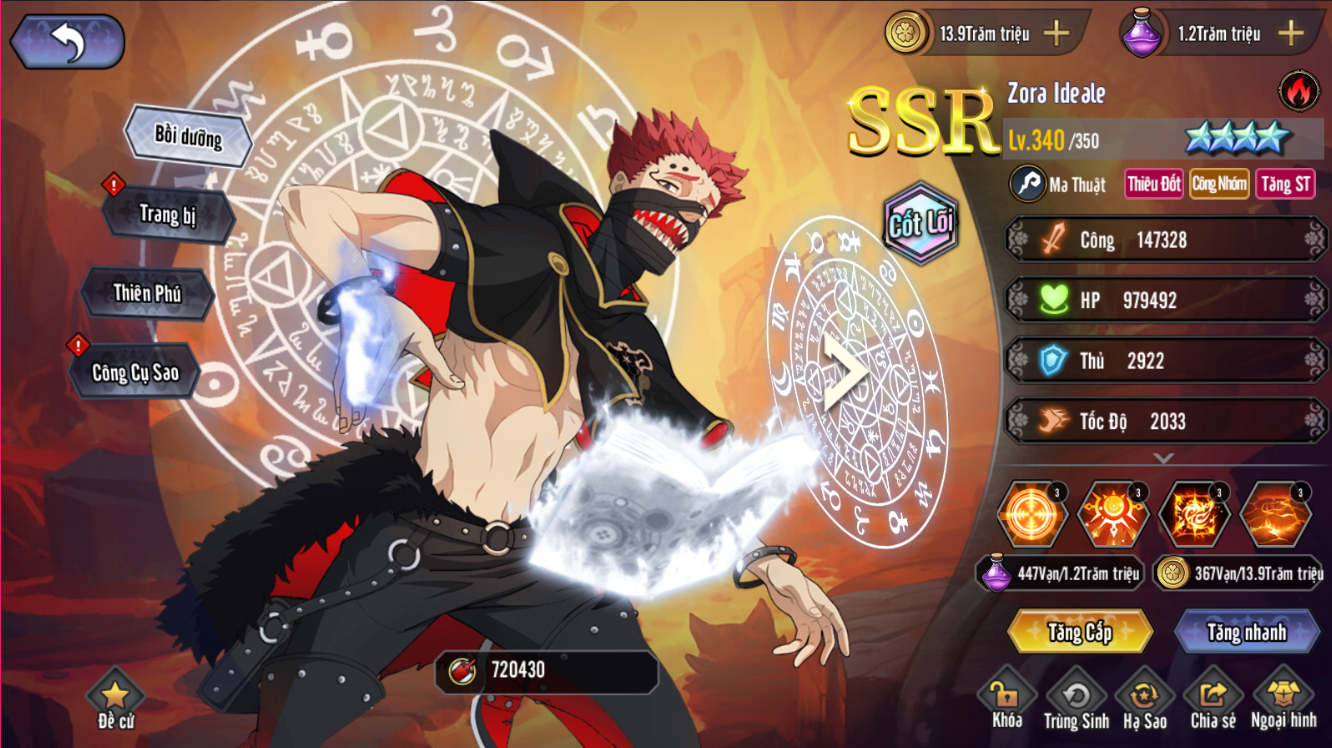Open the Ngoại hình appearance menu
Image resolution: width=1332 pixels, height=748 pixels.
[1283, 698]
